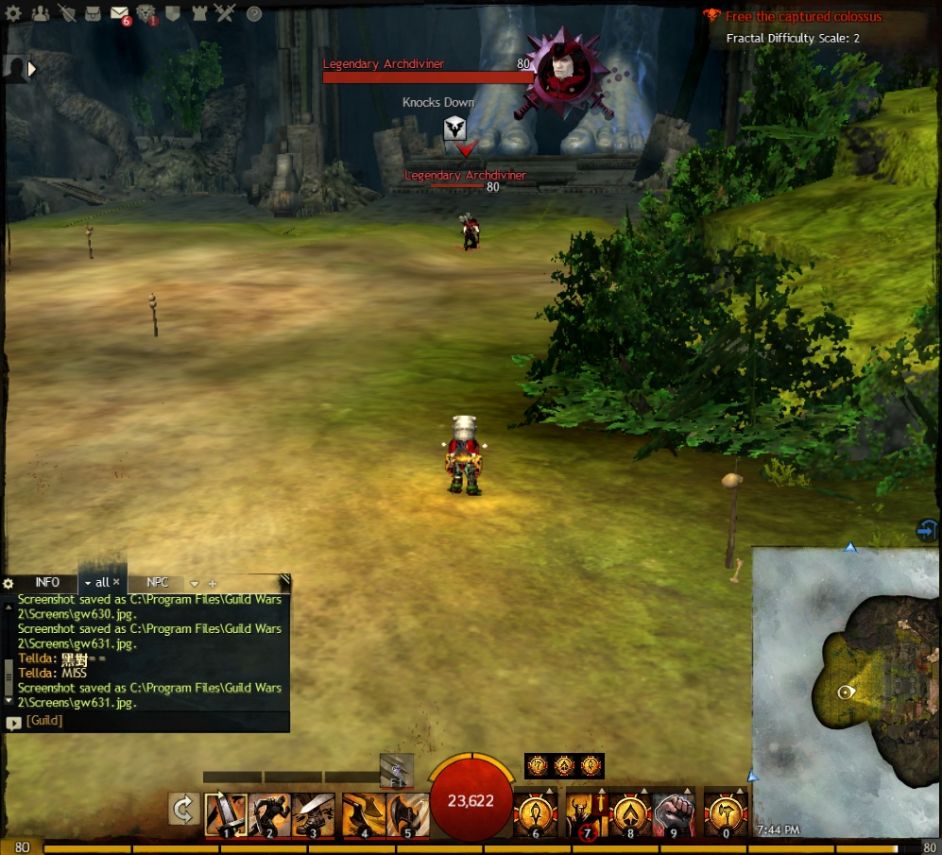Activate the axe skill in slot 4
This screenshot has width=942, height=855.
click(362, 814)
